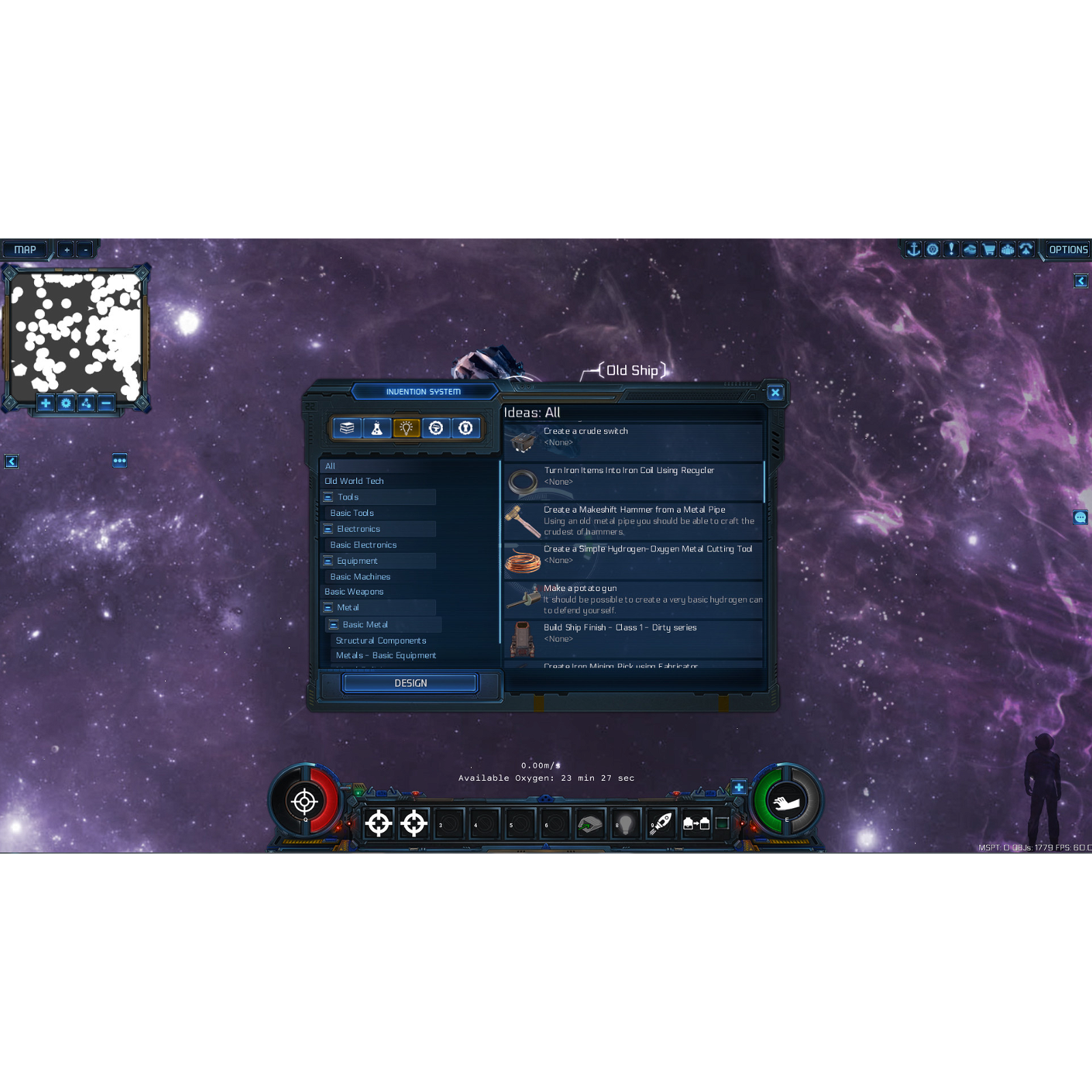
Task: Increase minimap zoom with the plus control
Action: 66,248
